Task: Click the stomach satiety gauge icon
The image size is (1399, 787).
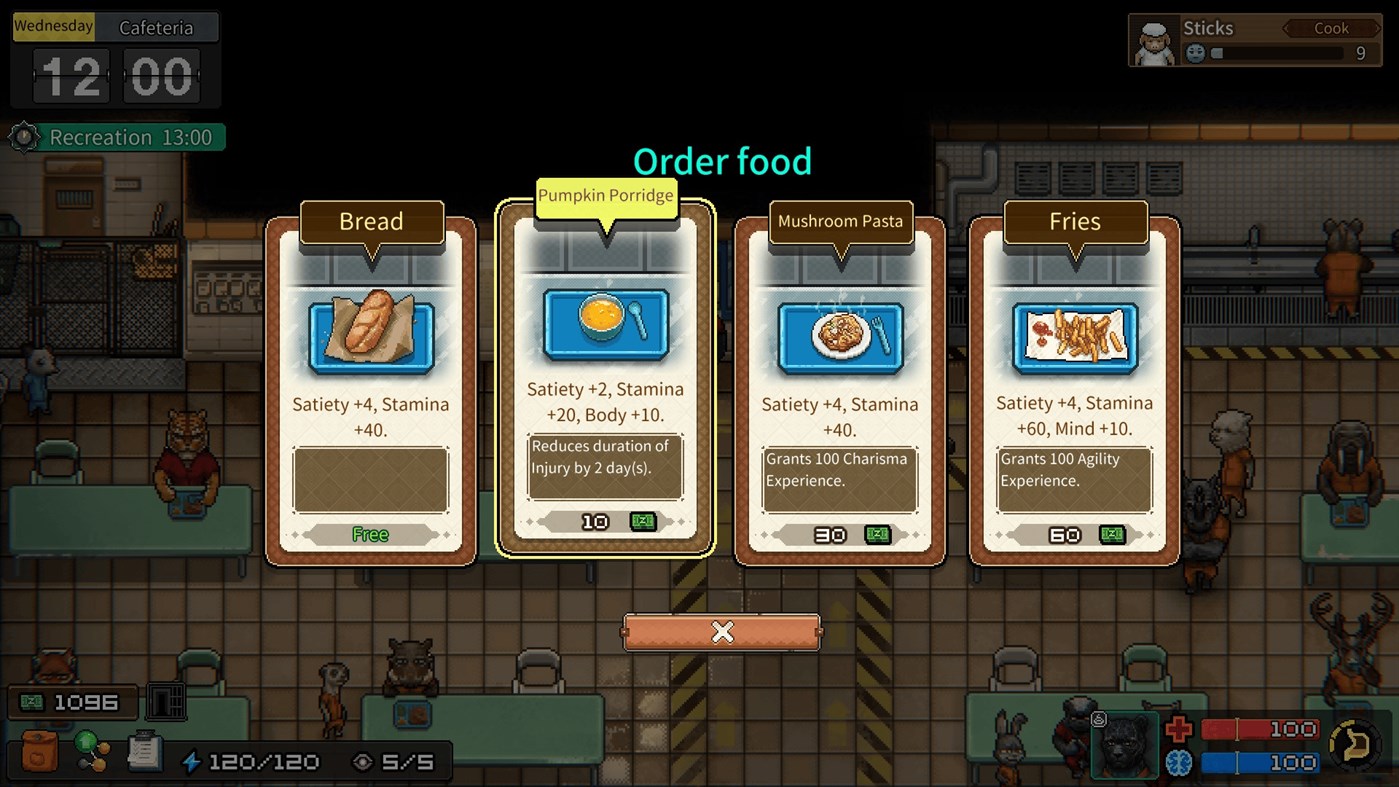Action: pos(1352,743)
